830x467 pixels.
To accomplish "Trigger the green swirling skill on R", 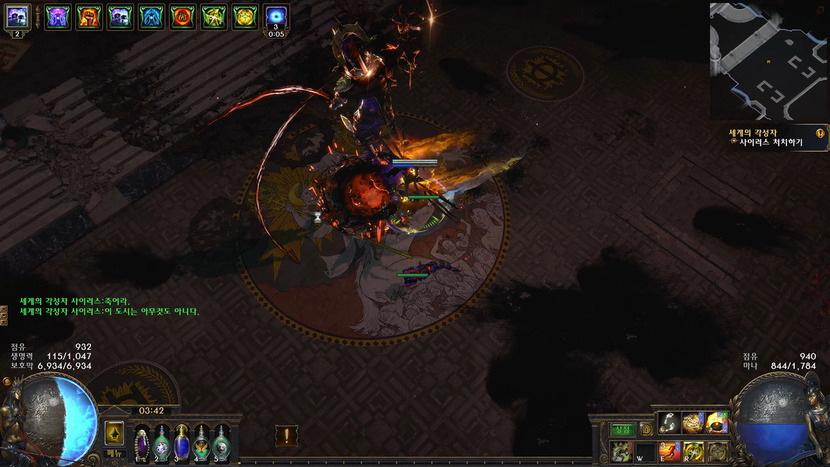I will [692, 451].
